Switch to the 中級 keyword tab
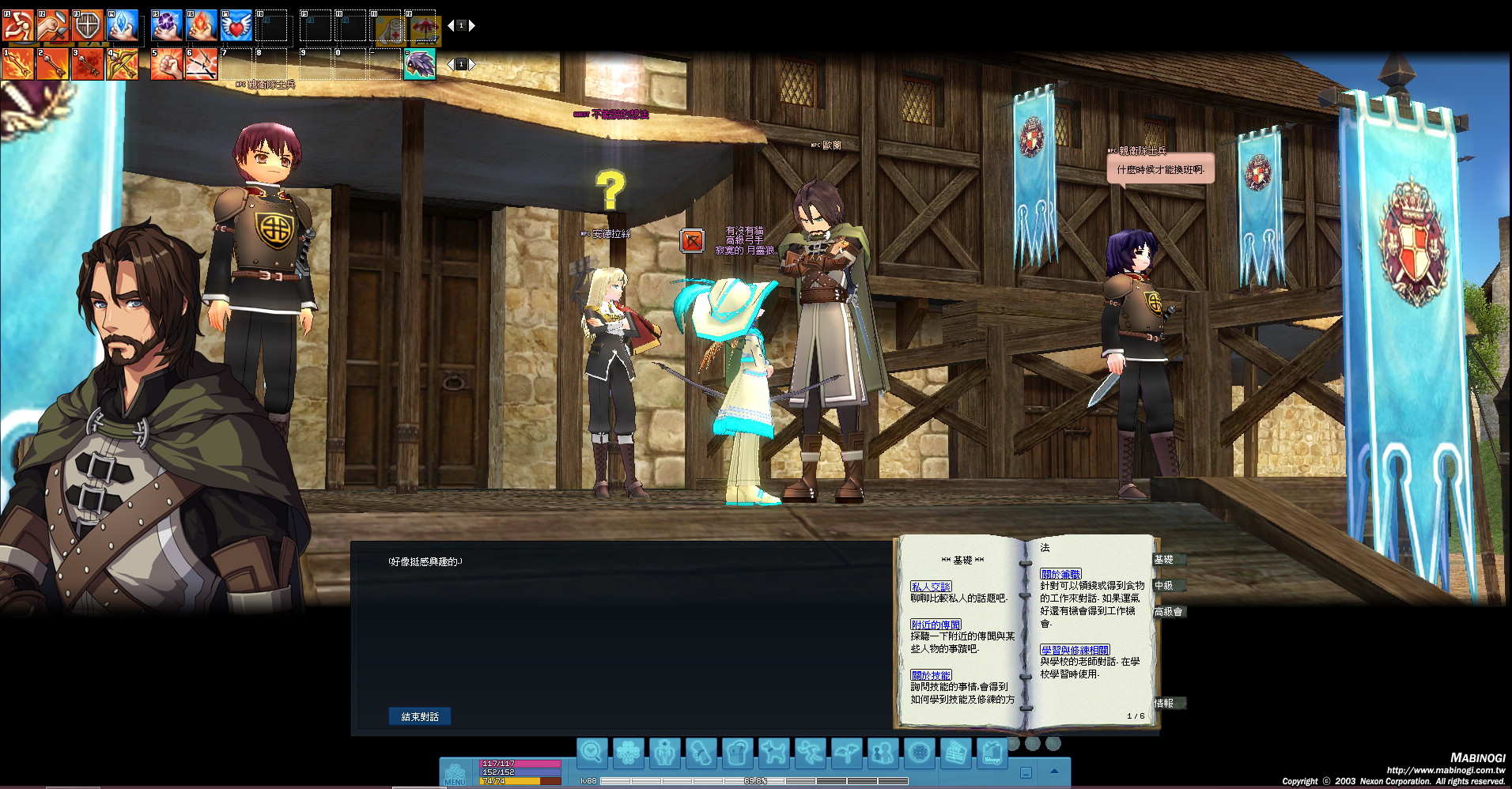The image size is (1512, 789). click(x=1164, y=586)
